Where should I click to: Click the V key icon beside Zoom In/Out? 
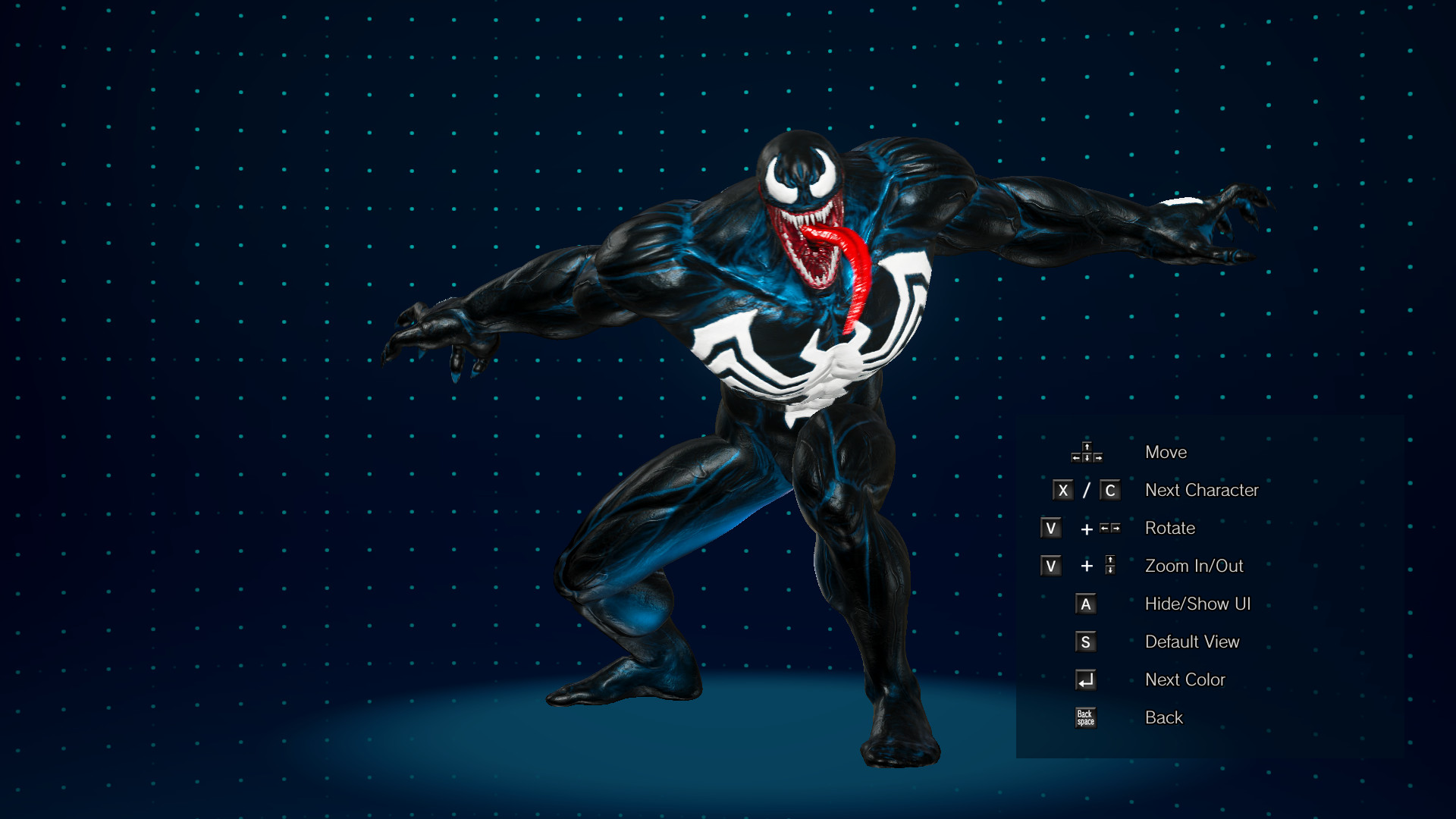click(1050, 566)
